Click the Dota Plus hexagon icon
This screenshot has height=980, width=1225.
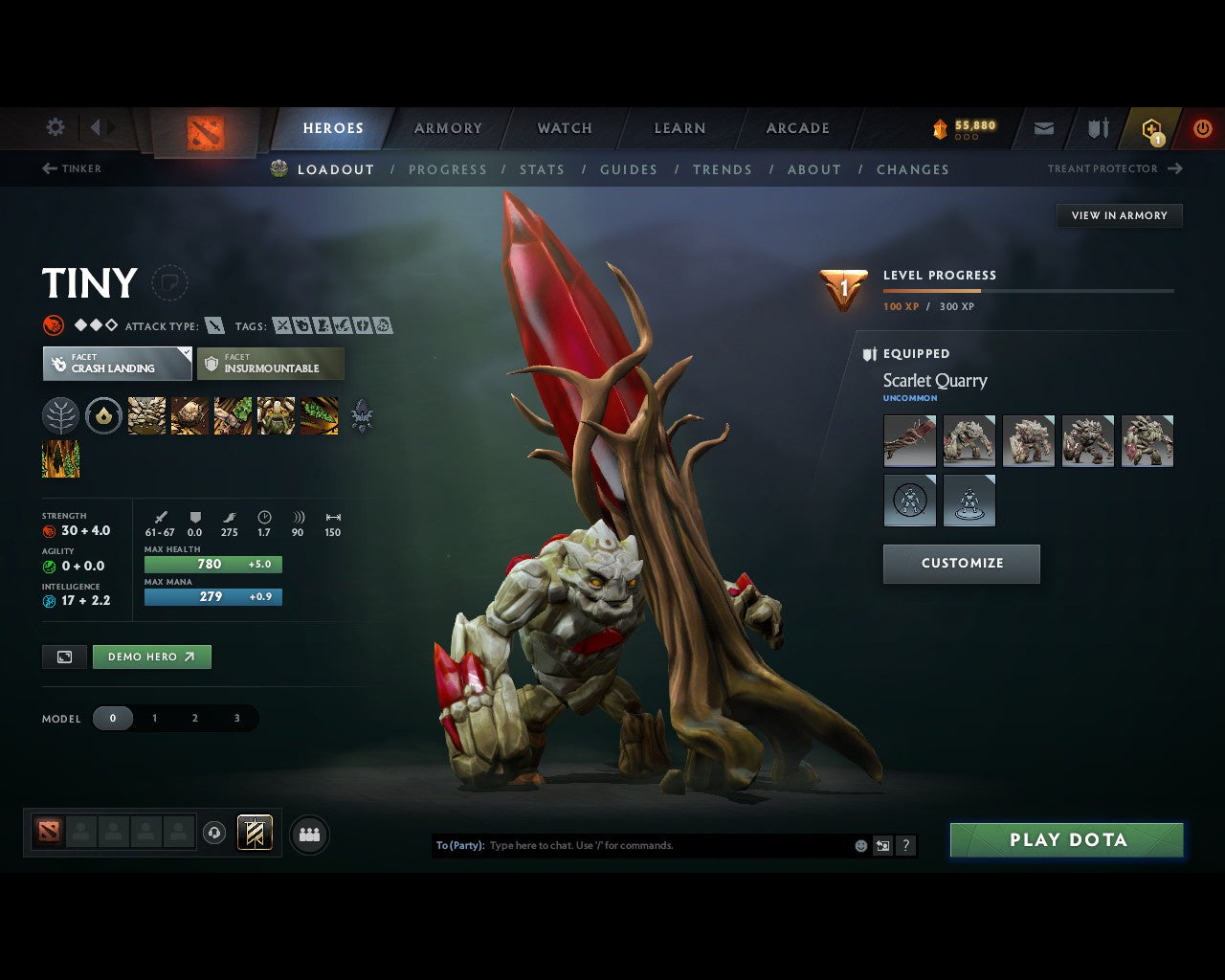click(x=1150, y=127)
